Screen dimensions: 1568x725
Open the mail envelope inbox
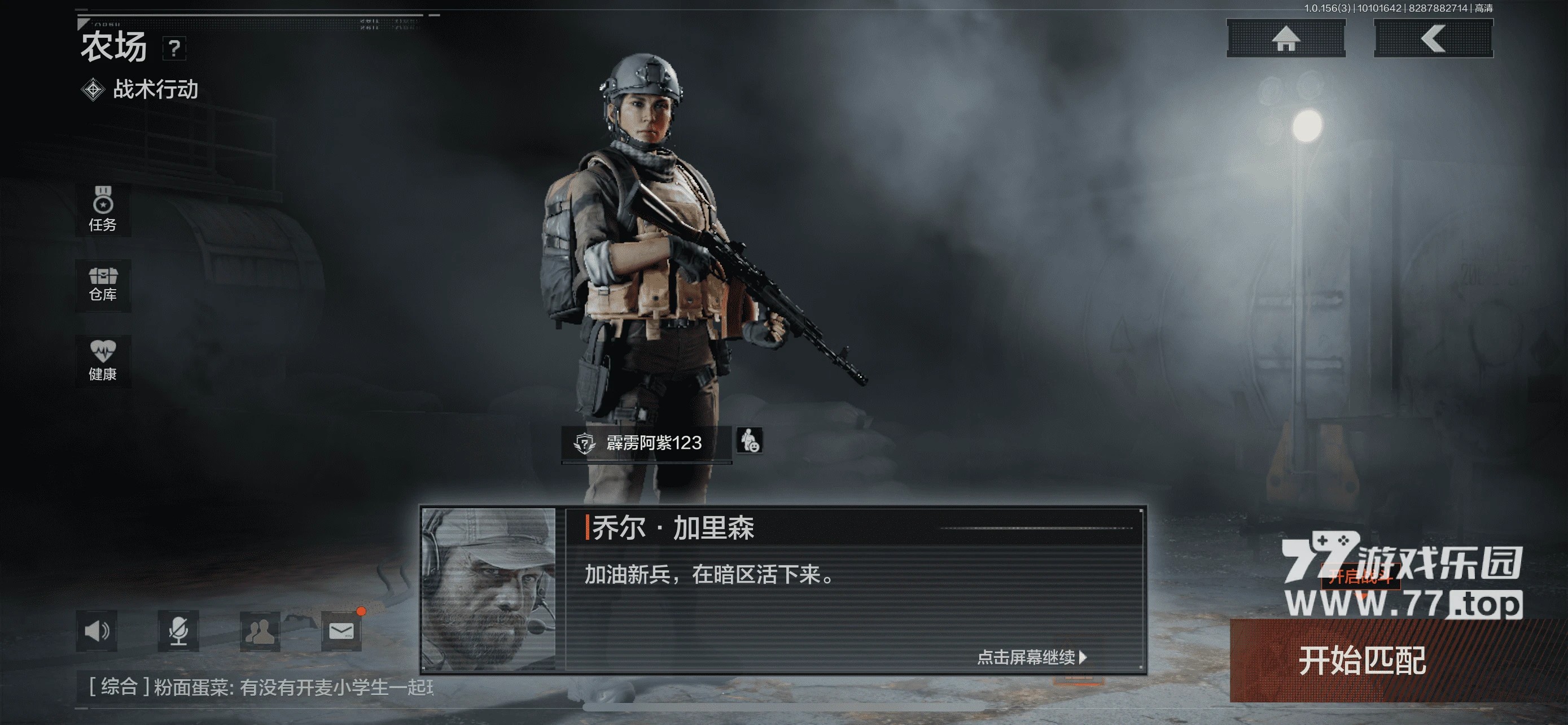click(341, 631)
